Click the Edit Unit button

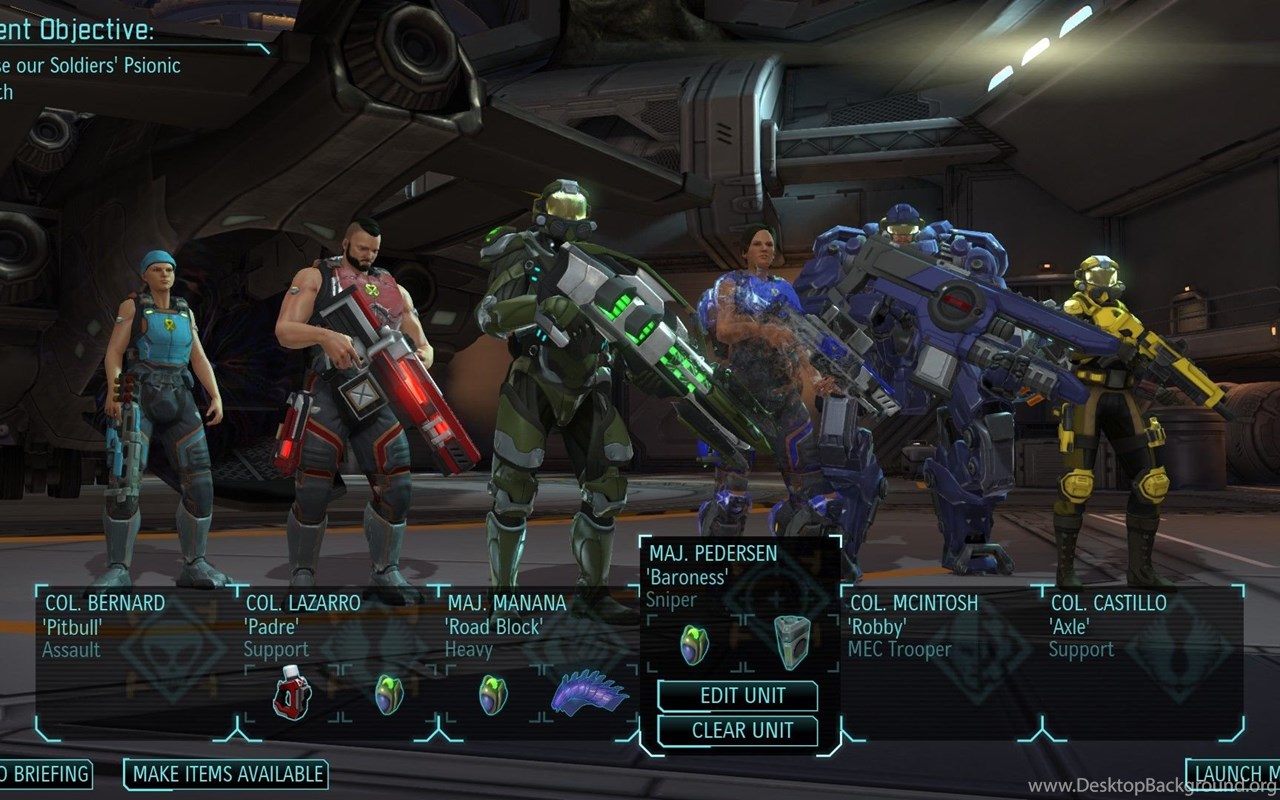(x=738, y=696)
